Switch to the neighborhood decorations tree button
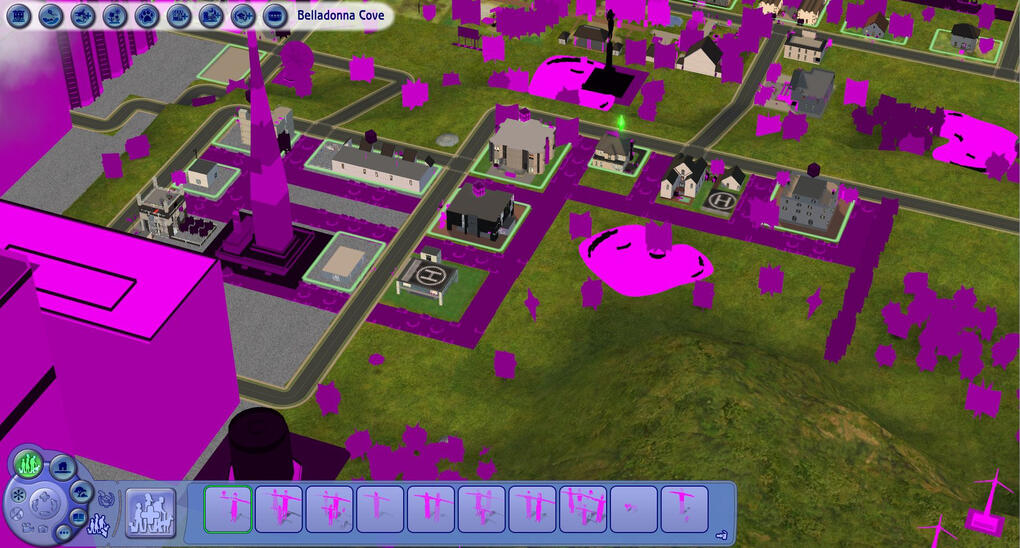Screen dimensions: 1020x548 (x=82, y=492)
